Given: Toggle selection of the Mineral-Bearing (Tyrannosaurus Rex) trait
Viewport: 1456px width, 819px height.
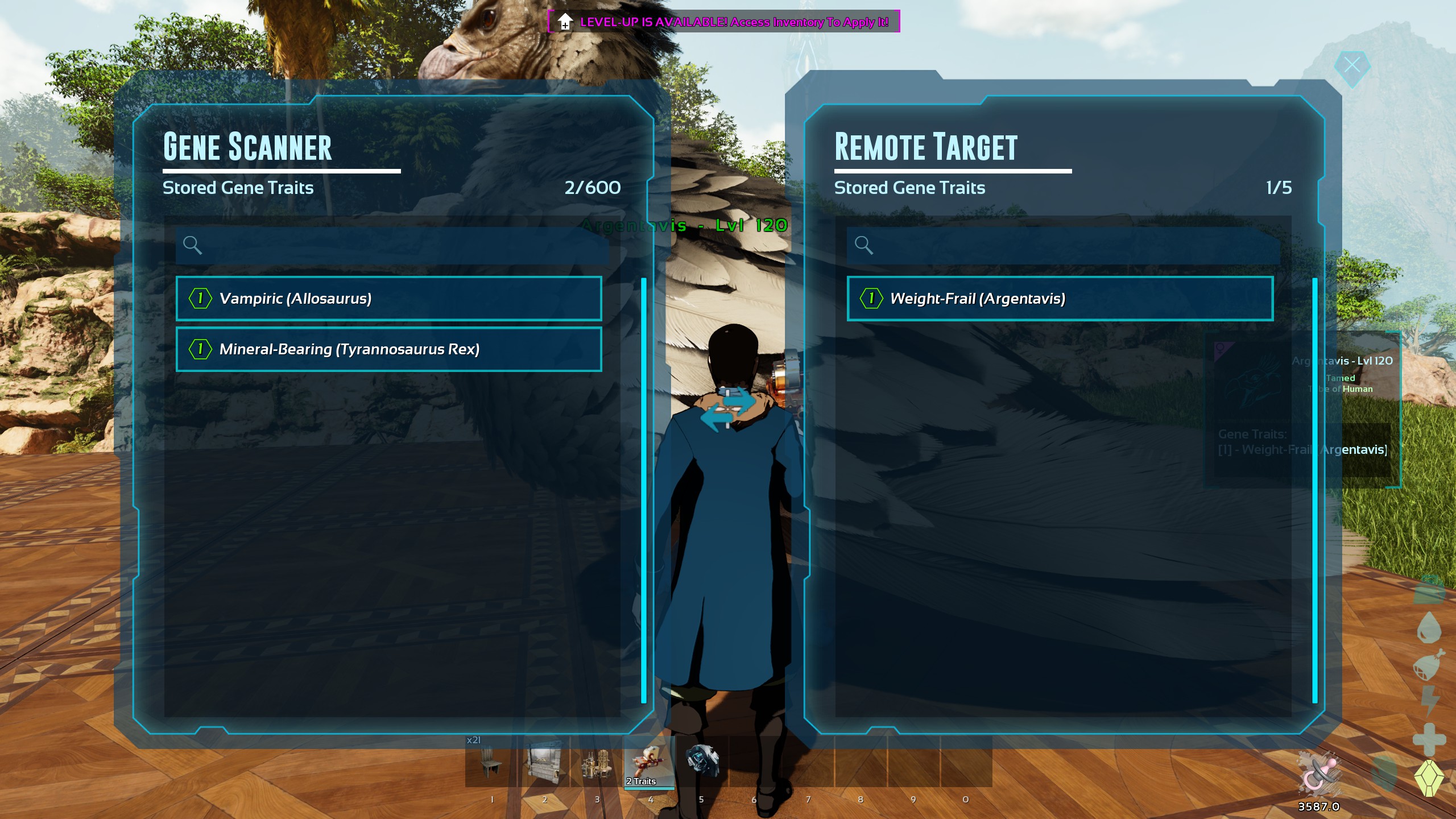Looking at the screenshot, I should click(x=388, y=349).
